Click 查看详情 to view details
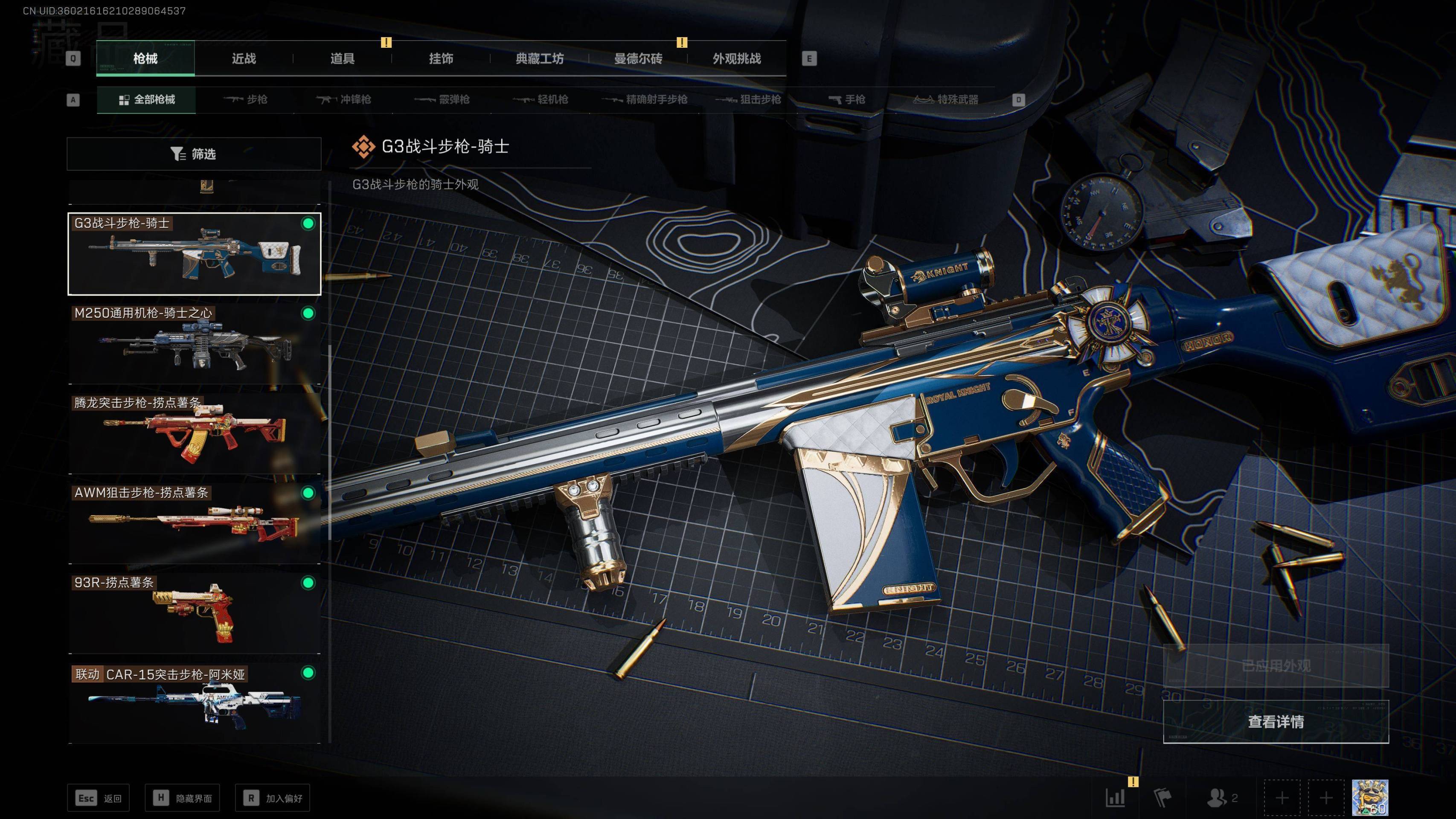The height and width of the screenshot is (819, 1456). (1275, 722)
